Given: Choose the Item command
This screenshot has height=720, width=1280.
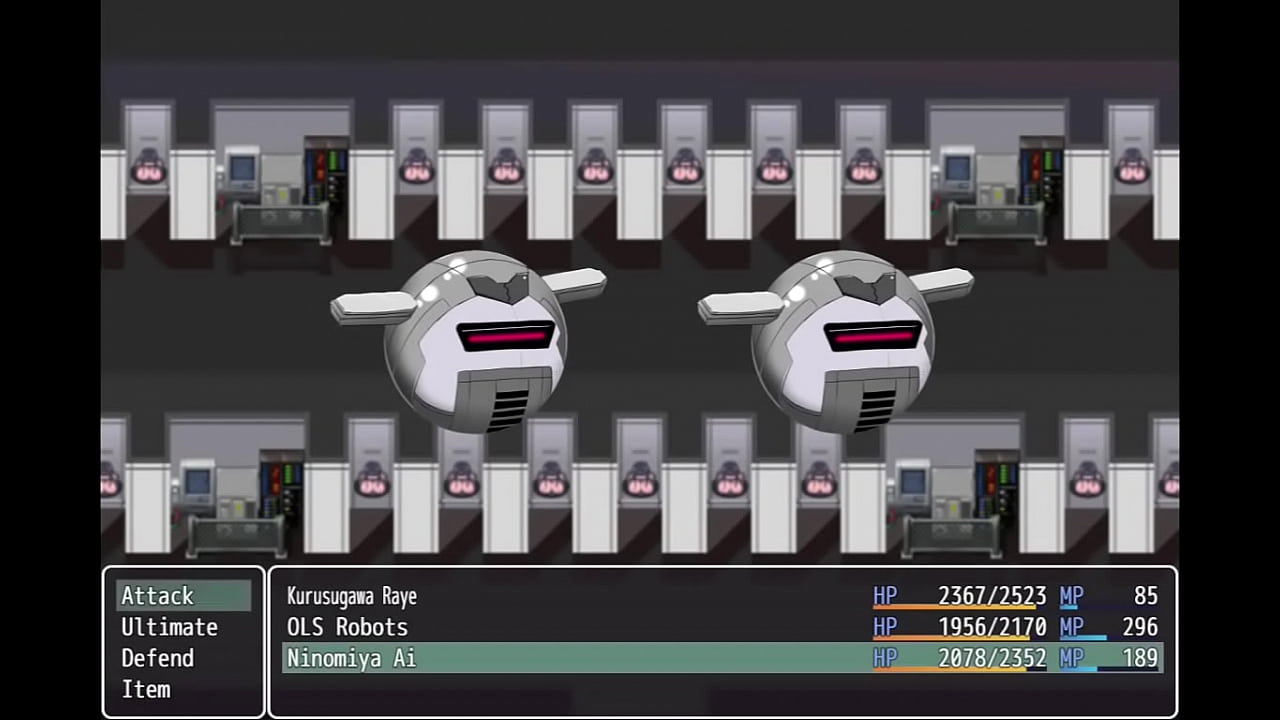Looking at the screenshot, I should pyautogui.click(x=146, y=689).
